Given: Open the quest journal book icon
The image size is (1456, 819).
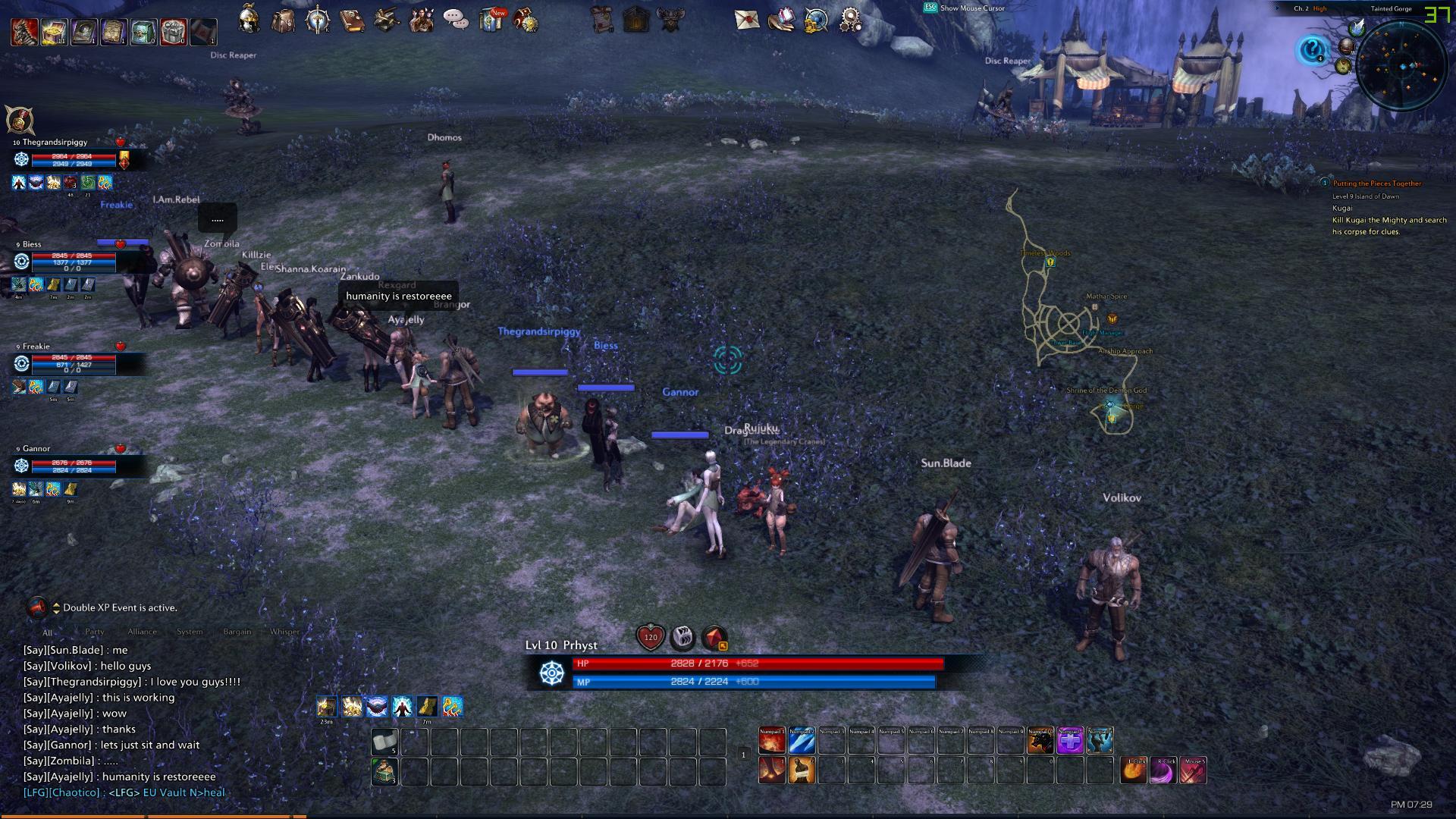Looking at the screenshot, I should pyautogui.click(x=350, y=20).
